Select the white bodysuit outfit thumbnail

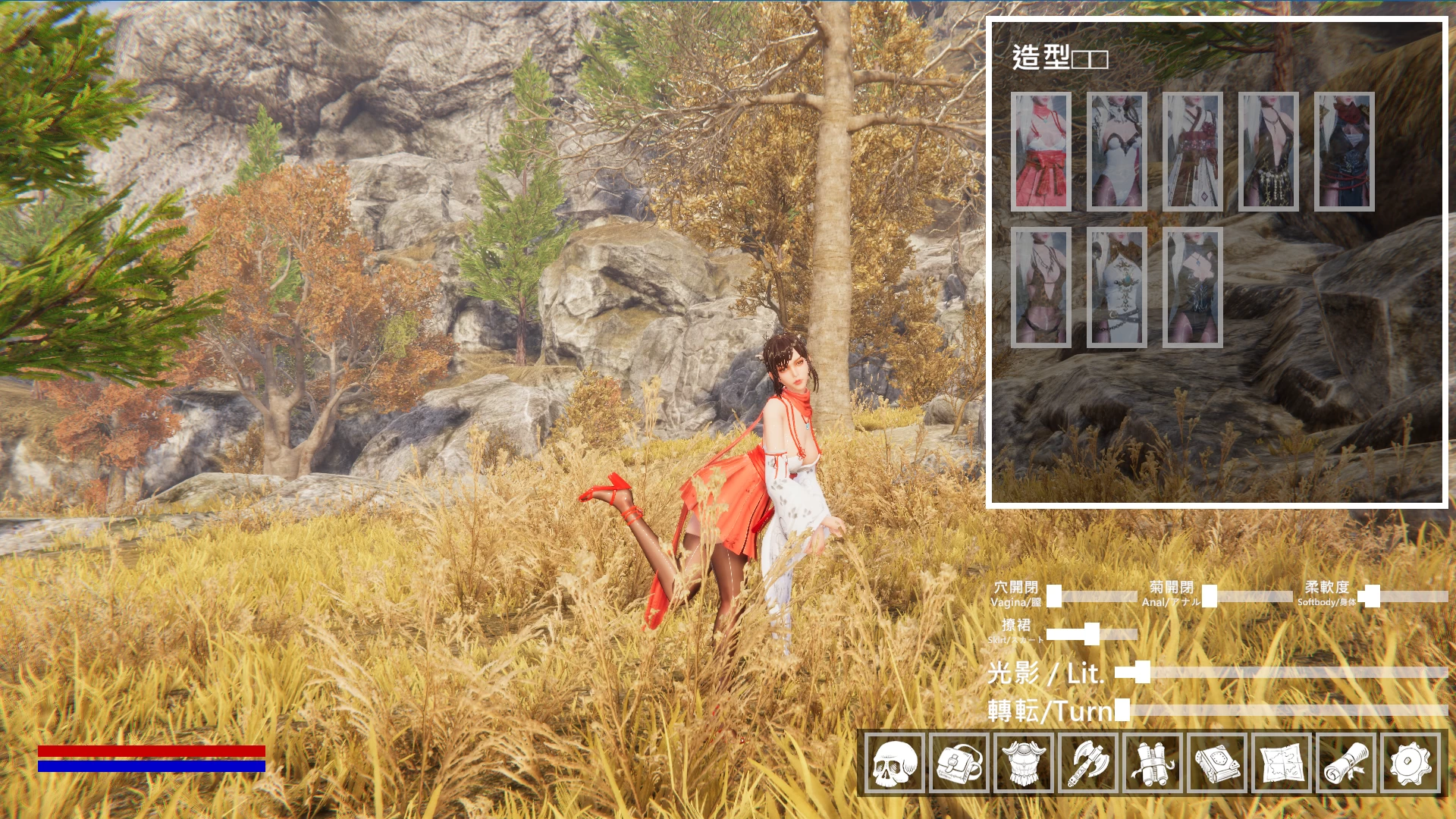1118,152
